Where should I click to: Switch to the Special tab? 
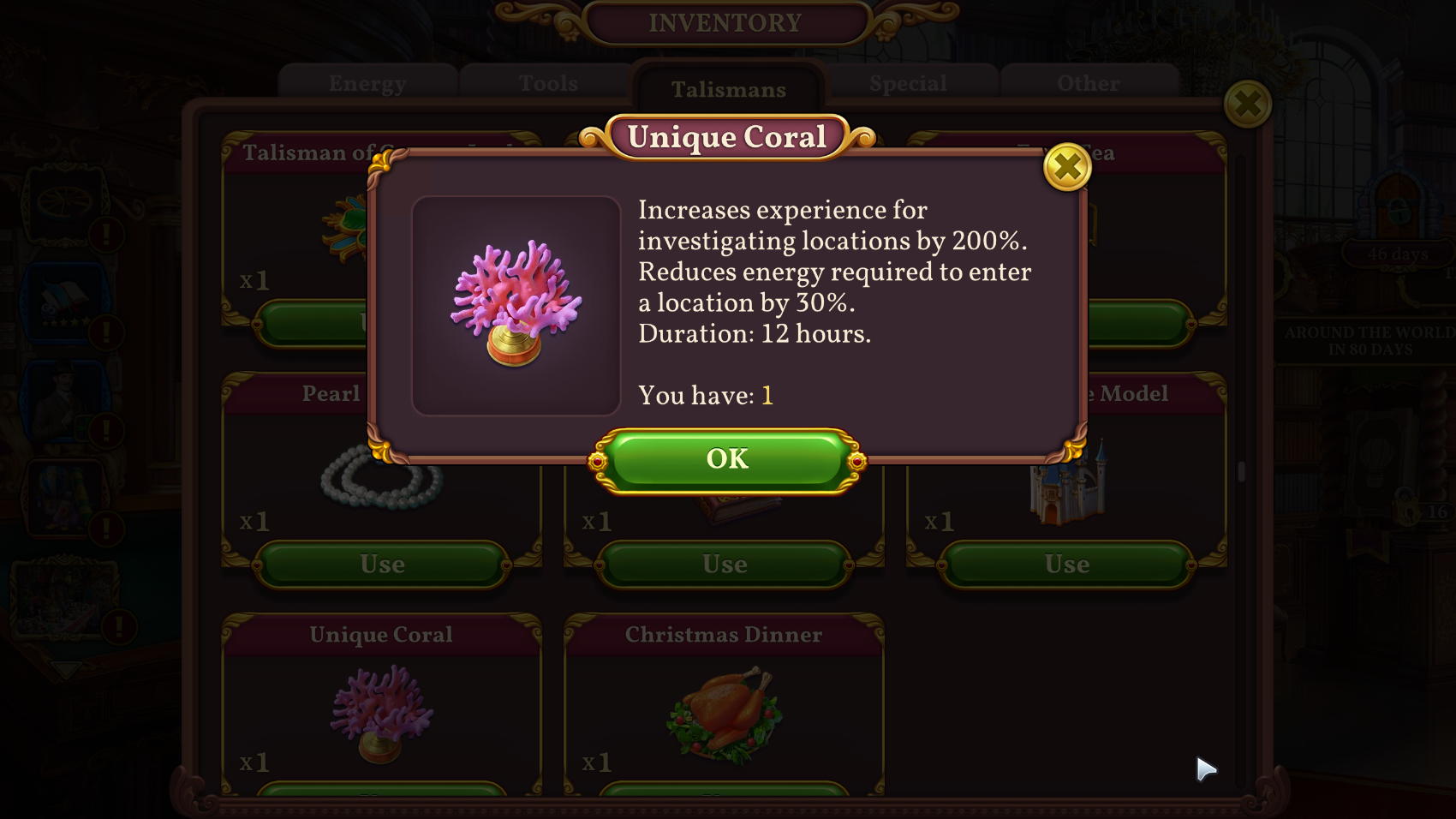tap(908, 83)
